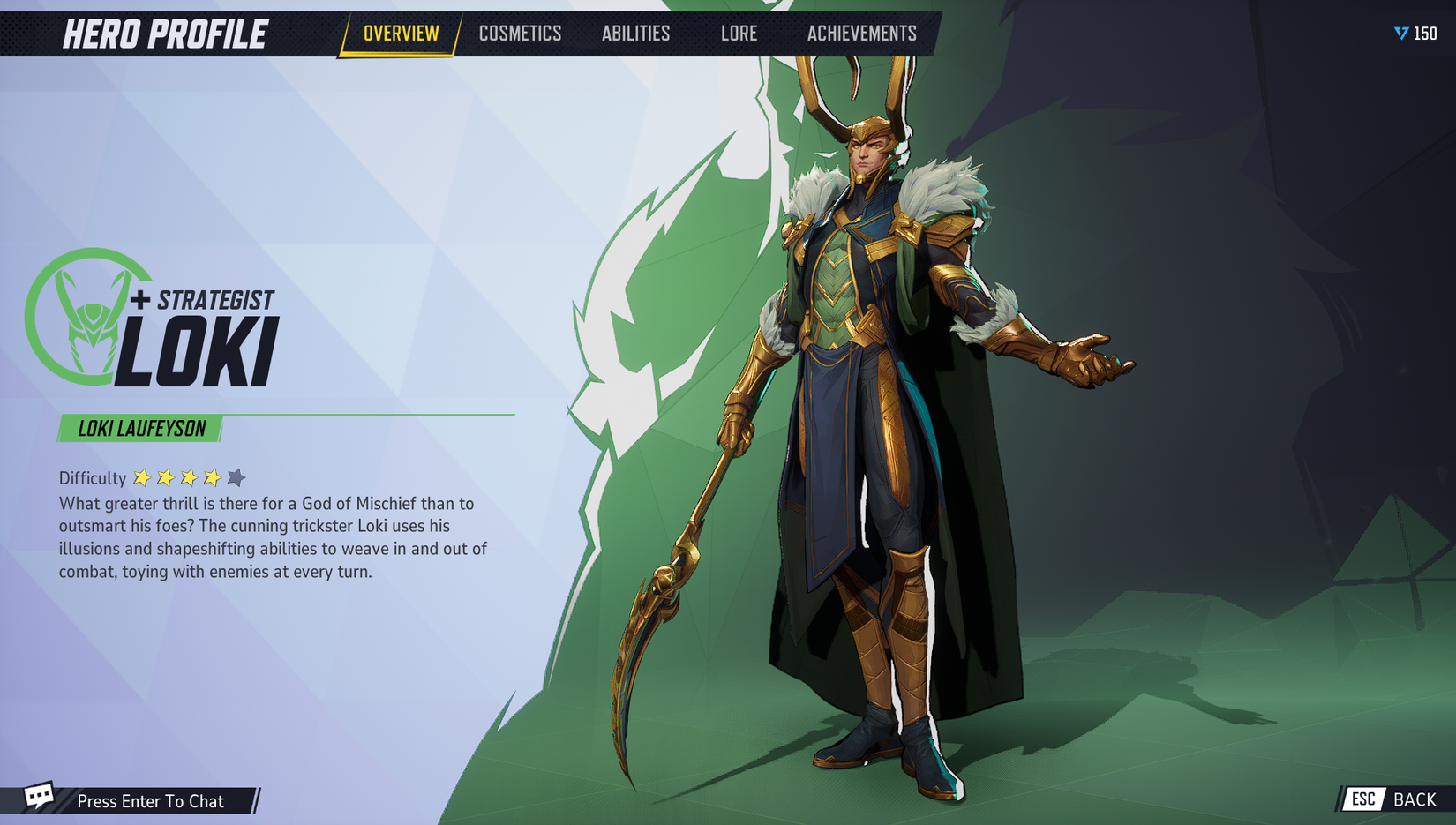Switch to the Cosmetics tab

pyautogui.click(x=520, y=34)
